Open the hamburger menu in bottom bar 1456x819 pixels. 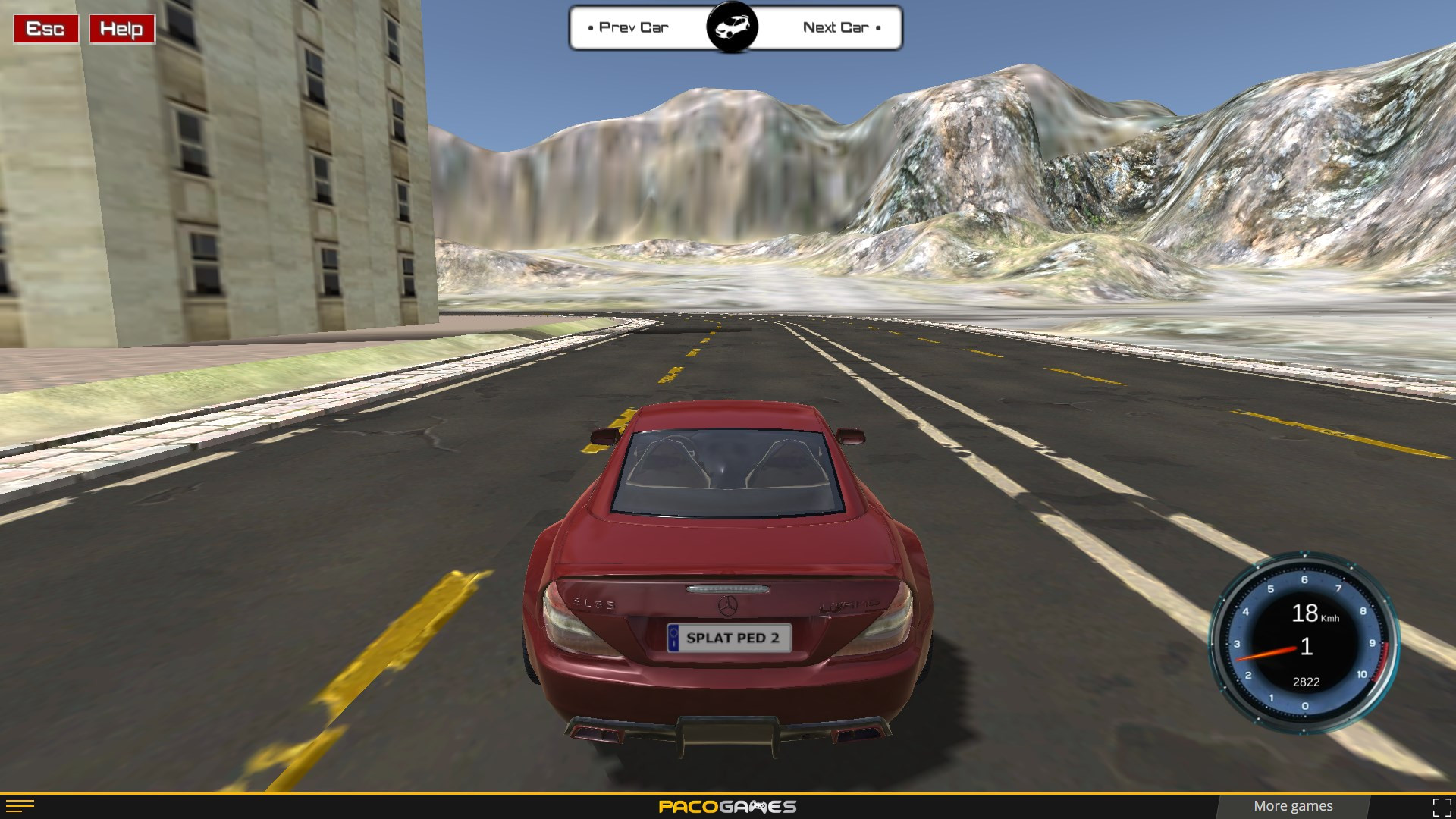click(x=20, y=806)
